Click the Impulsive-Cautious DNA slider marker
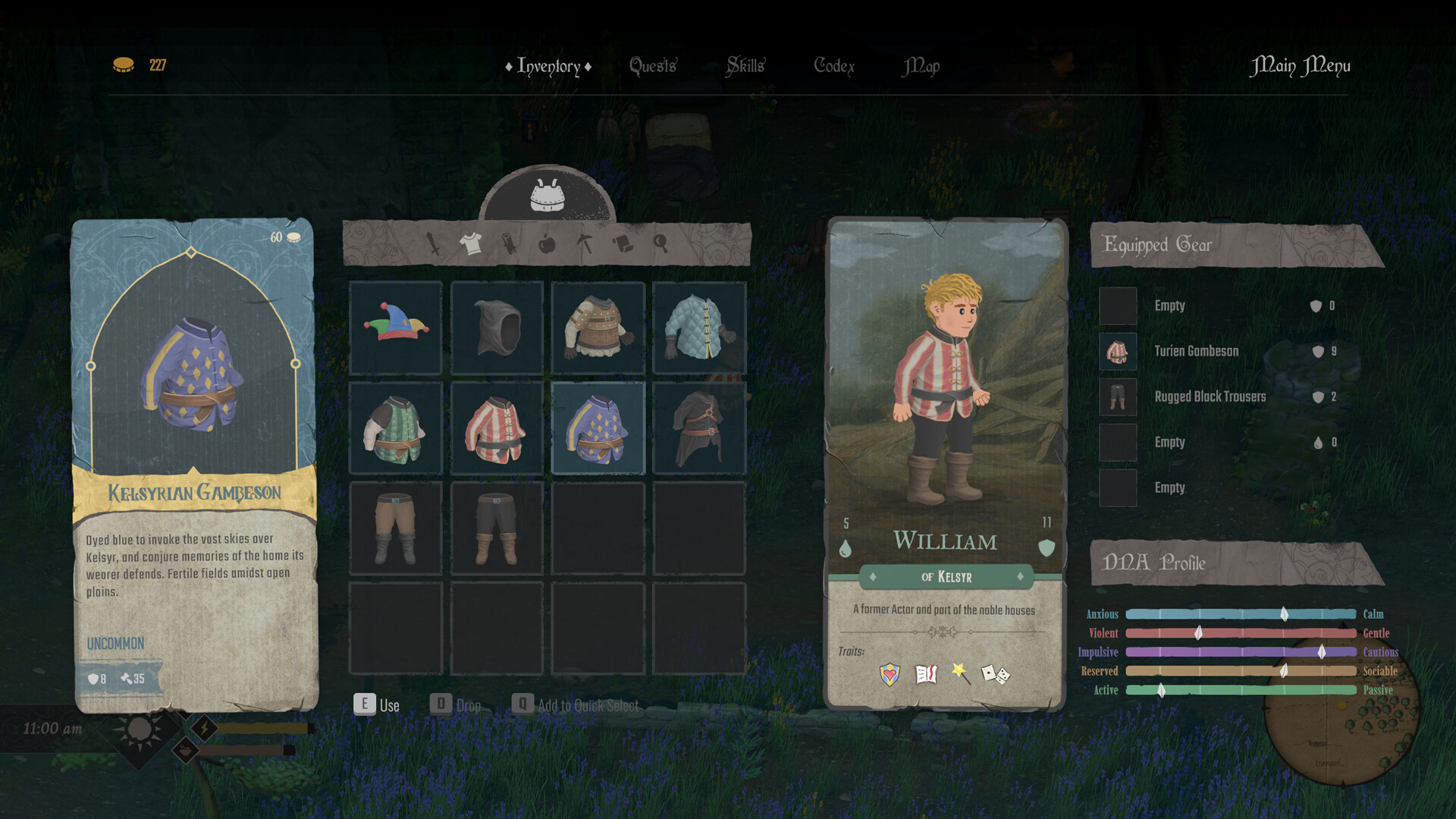1456x819 pixels. (1321, 651)
